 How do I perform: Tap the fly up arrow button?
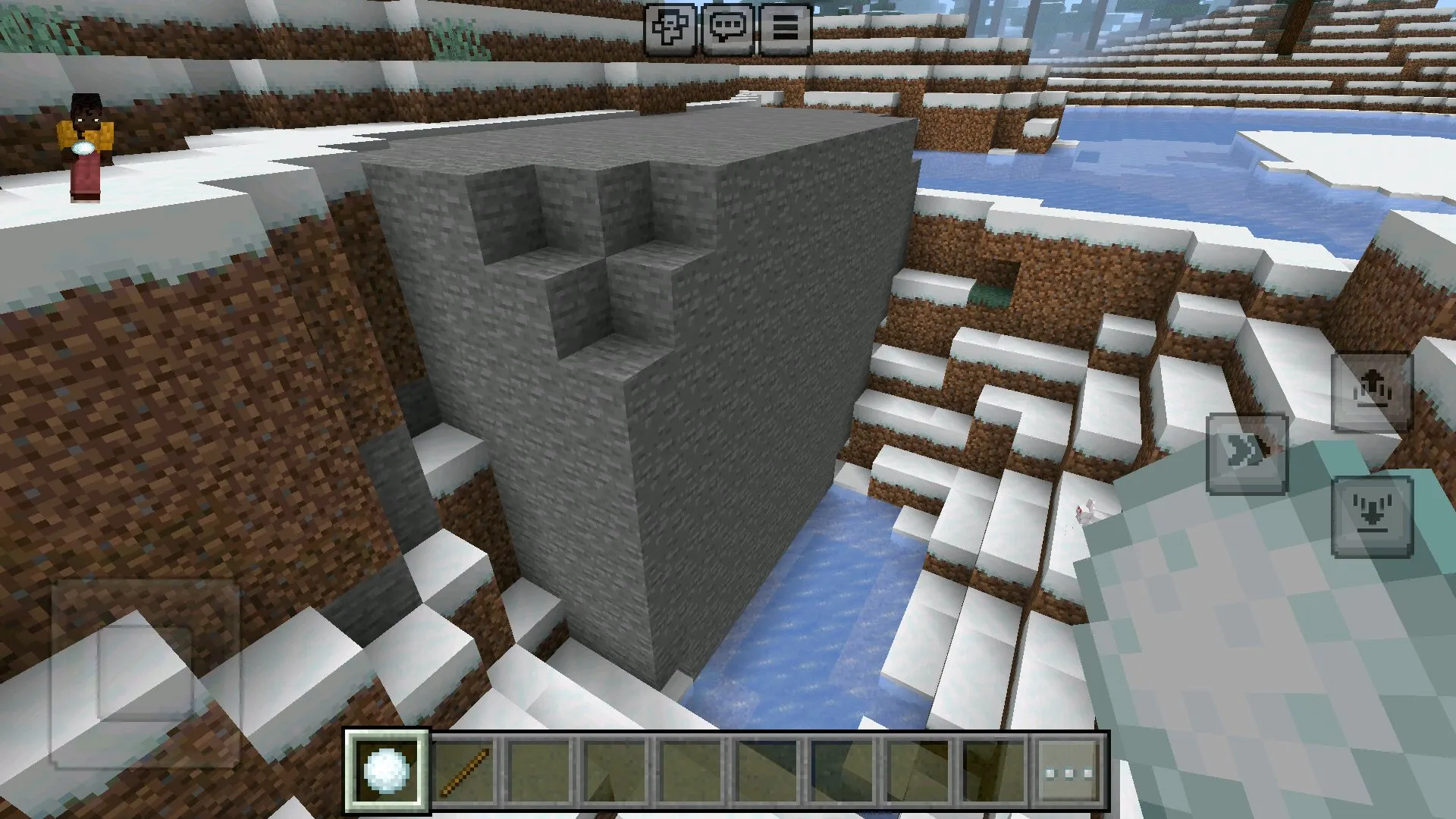pos(1372,391)
